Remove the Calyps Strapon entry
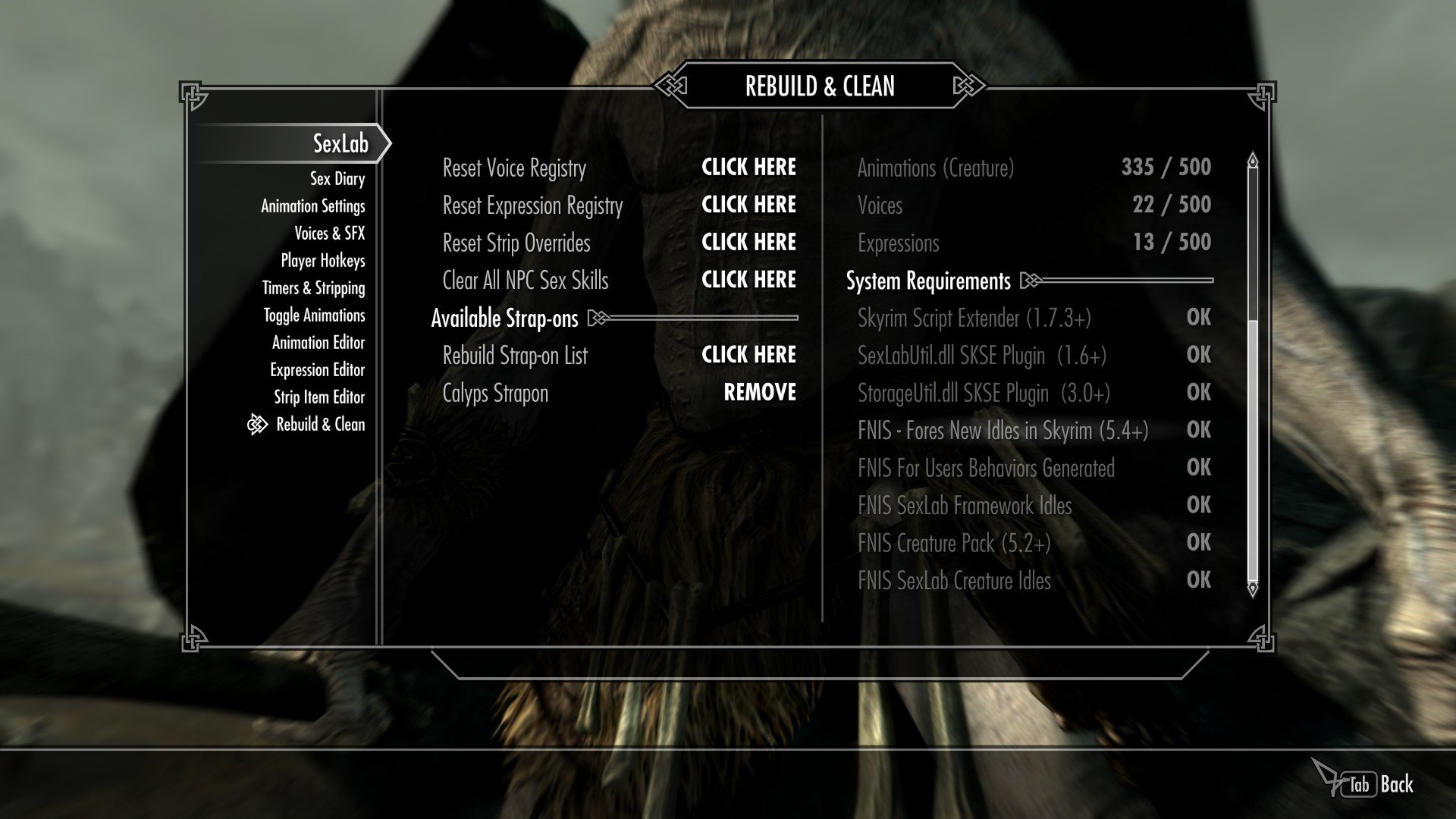The width and height of the screenshot is (1456, 819). [759, 393]
